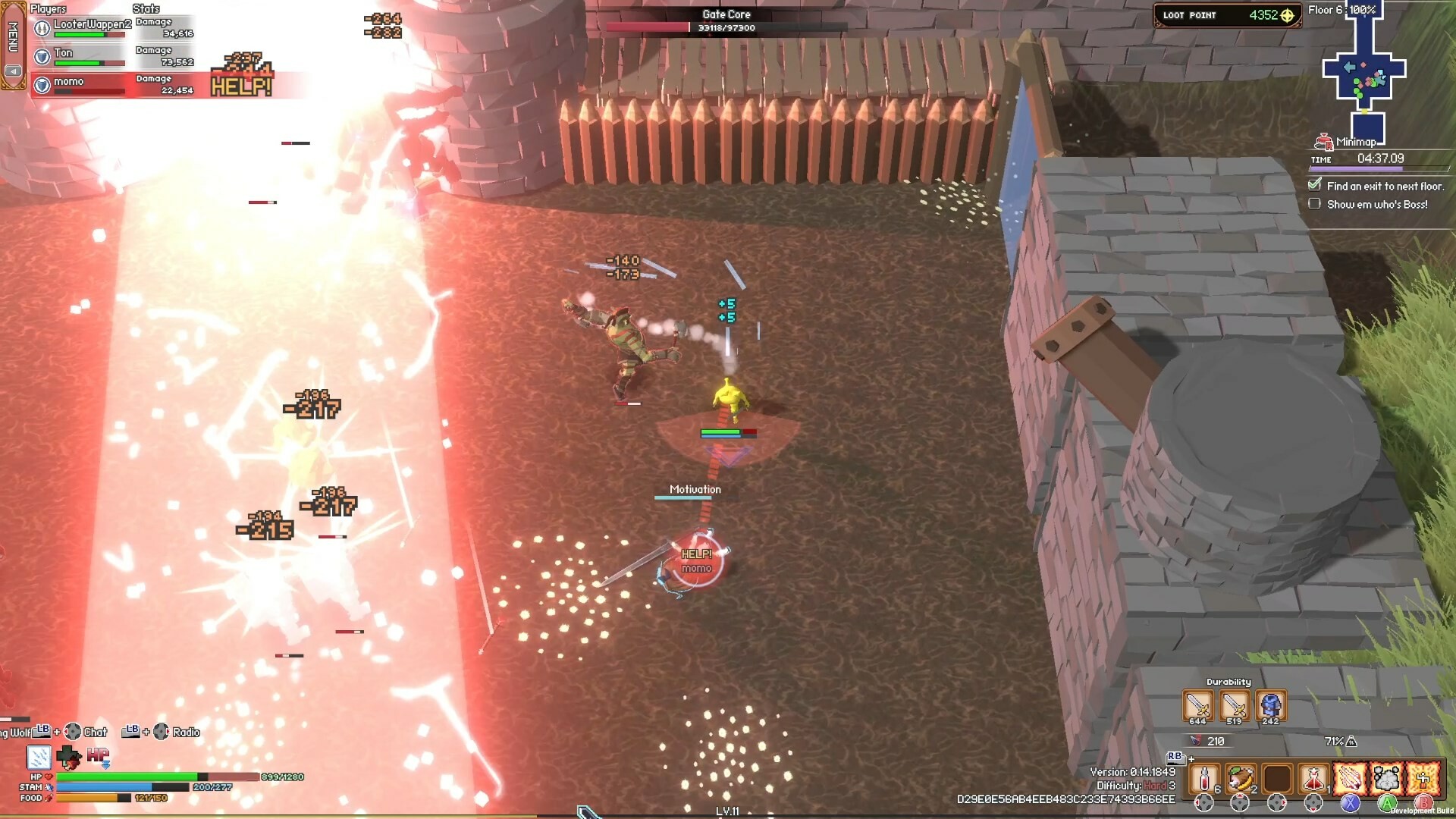Activate the praying-hands skill bound to X
Screen dimensions: 1456x819
tap(1349, 780)
